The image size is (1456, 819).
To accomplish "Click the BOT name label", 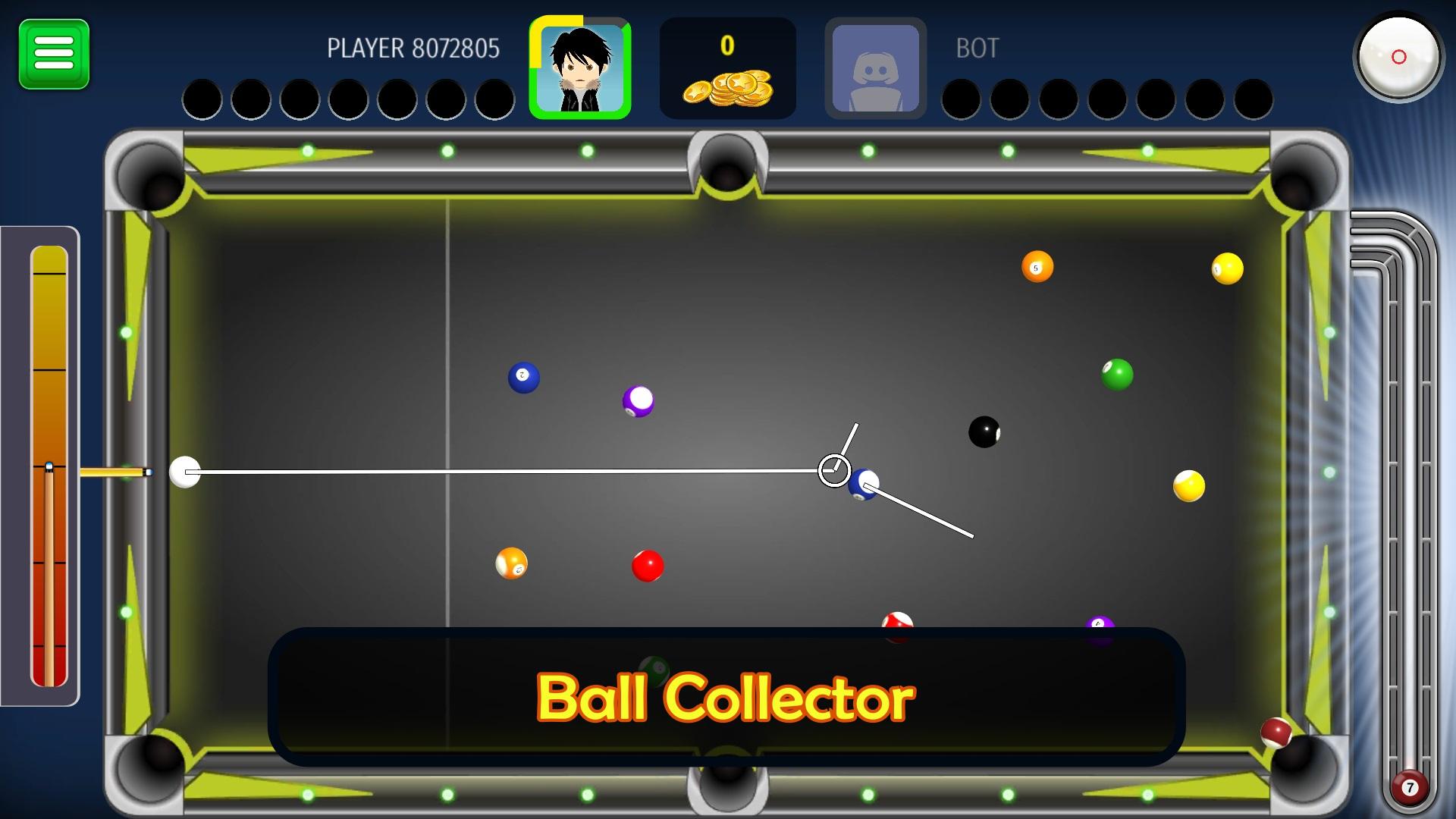I will click(x=977, y=49).
